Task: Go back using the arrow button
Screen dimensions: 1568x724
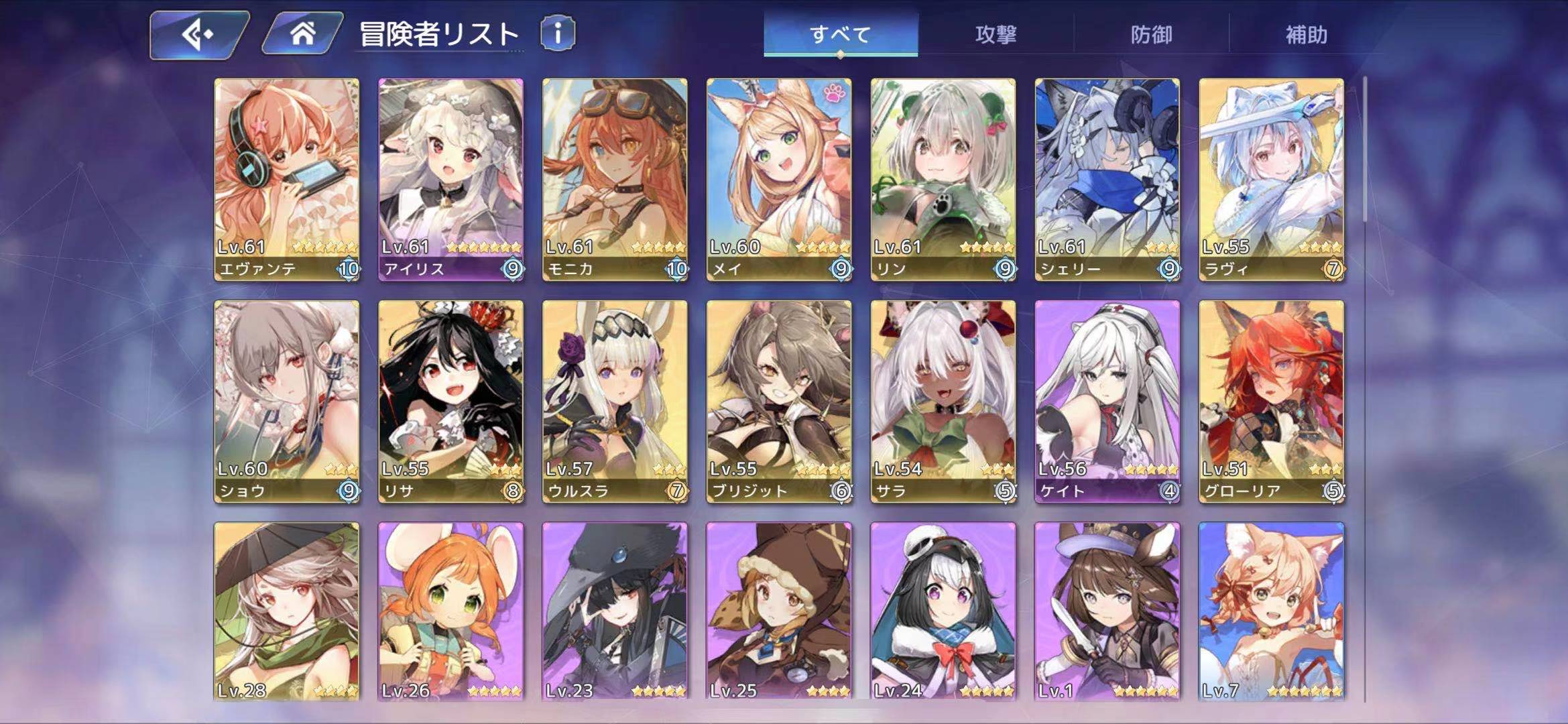Action: click(x=198, y=34)
